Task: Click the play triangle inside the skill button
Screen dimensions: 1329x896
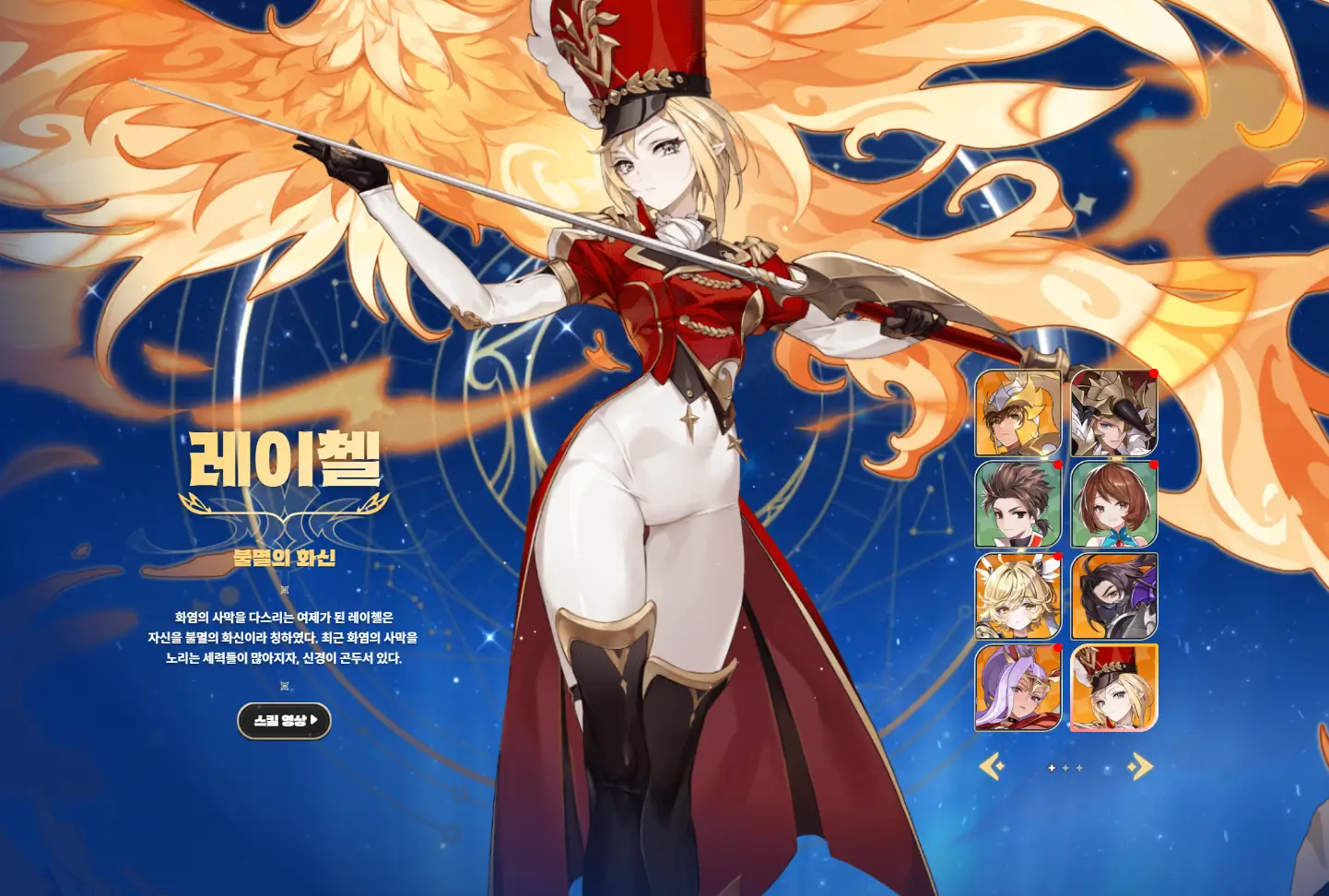Action: (314, 723)
